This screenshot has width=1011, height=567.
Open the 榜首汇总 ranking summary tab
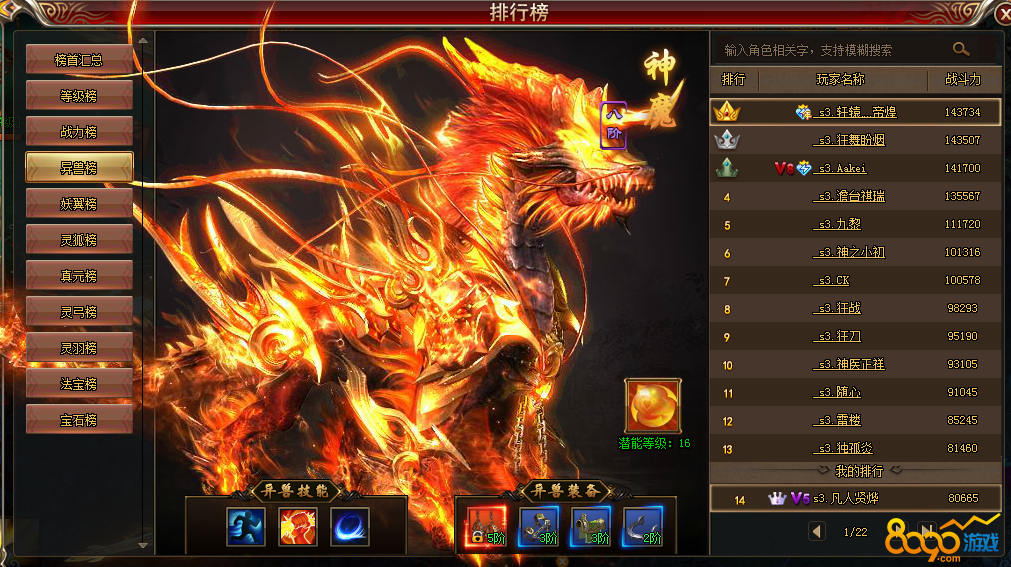click(x=79, y=60)
